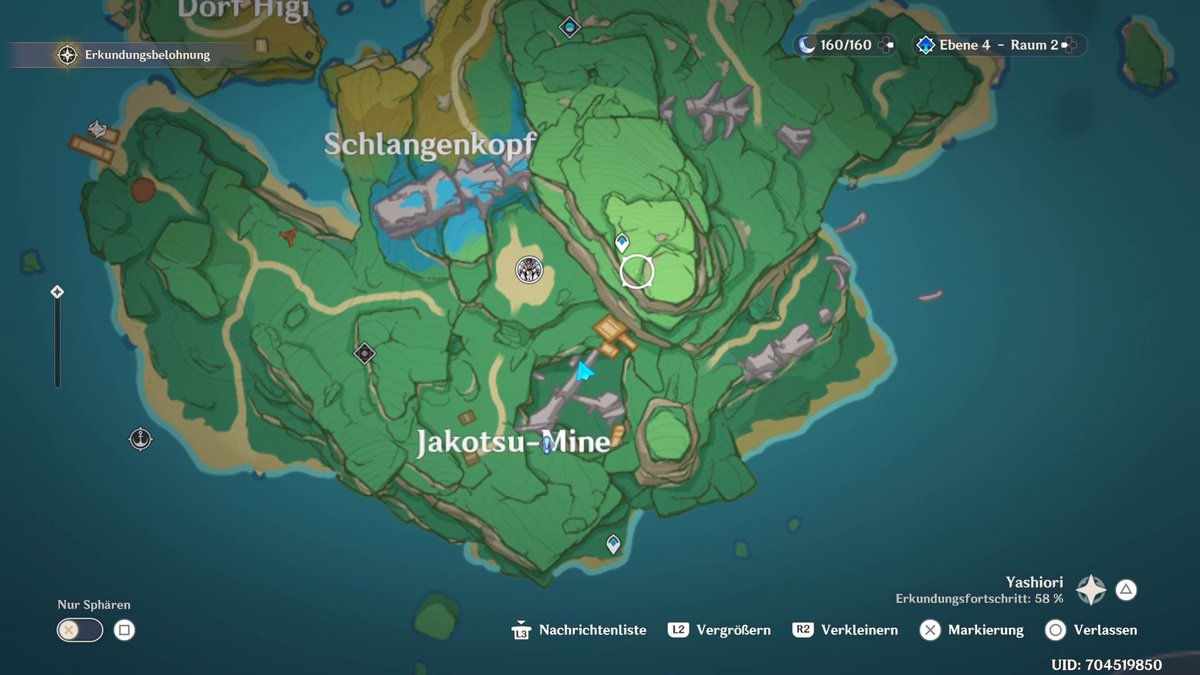Image resolution: width=1200 pixels, height=675 pixels.
Task: Select the teleport waypoint above the white circle
Action: coord(622,242)
